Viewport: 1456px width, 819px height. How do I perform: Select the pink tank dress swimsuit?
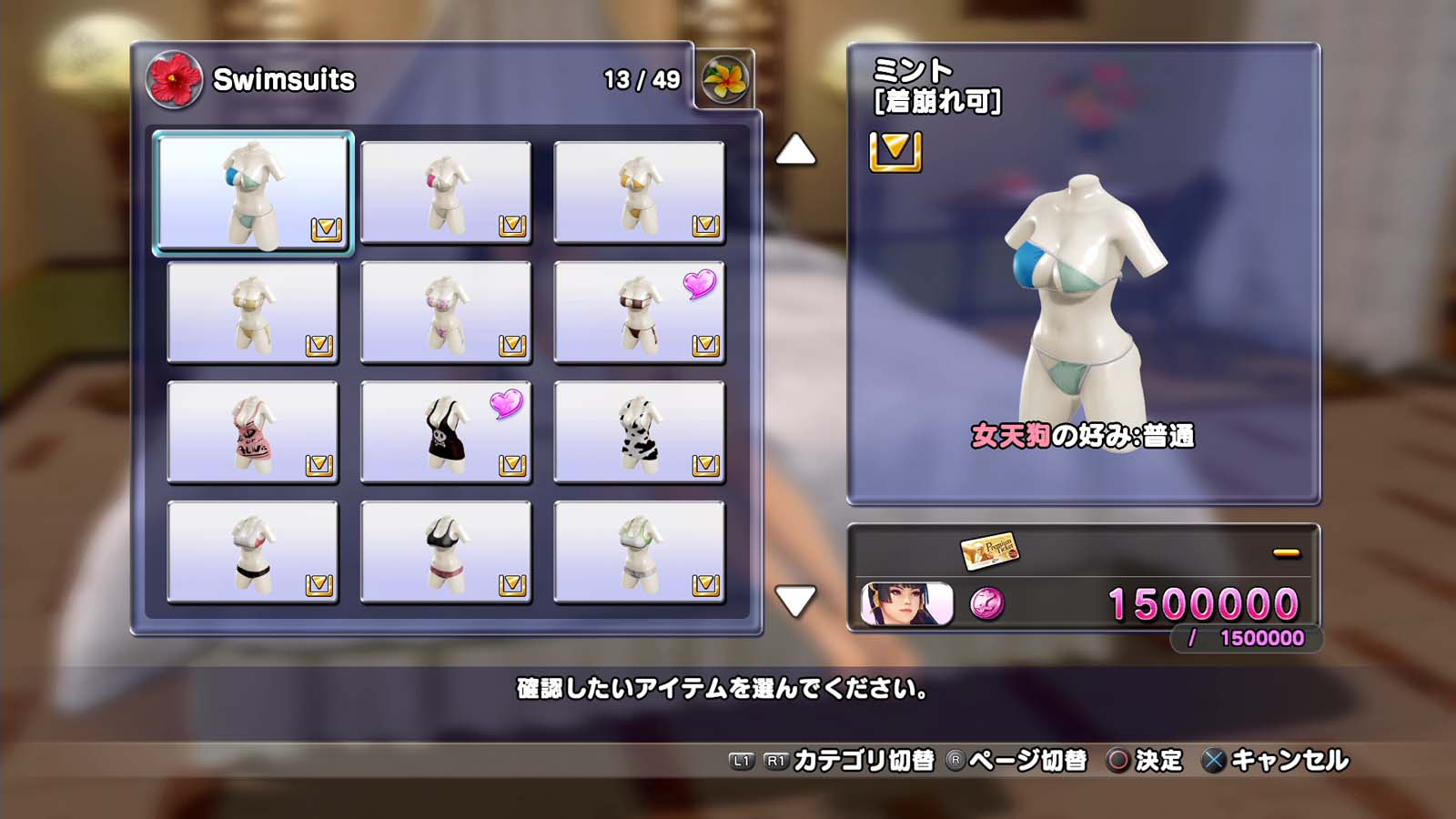tap(253, 432)
